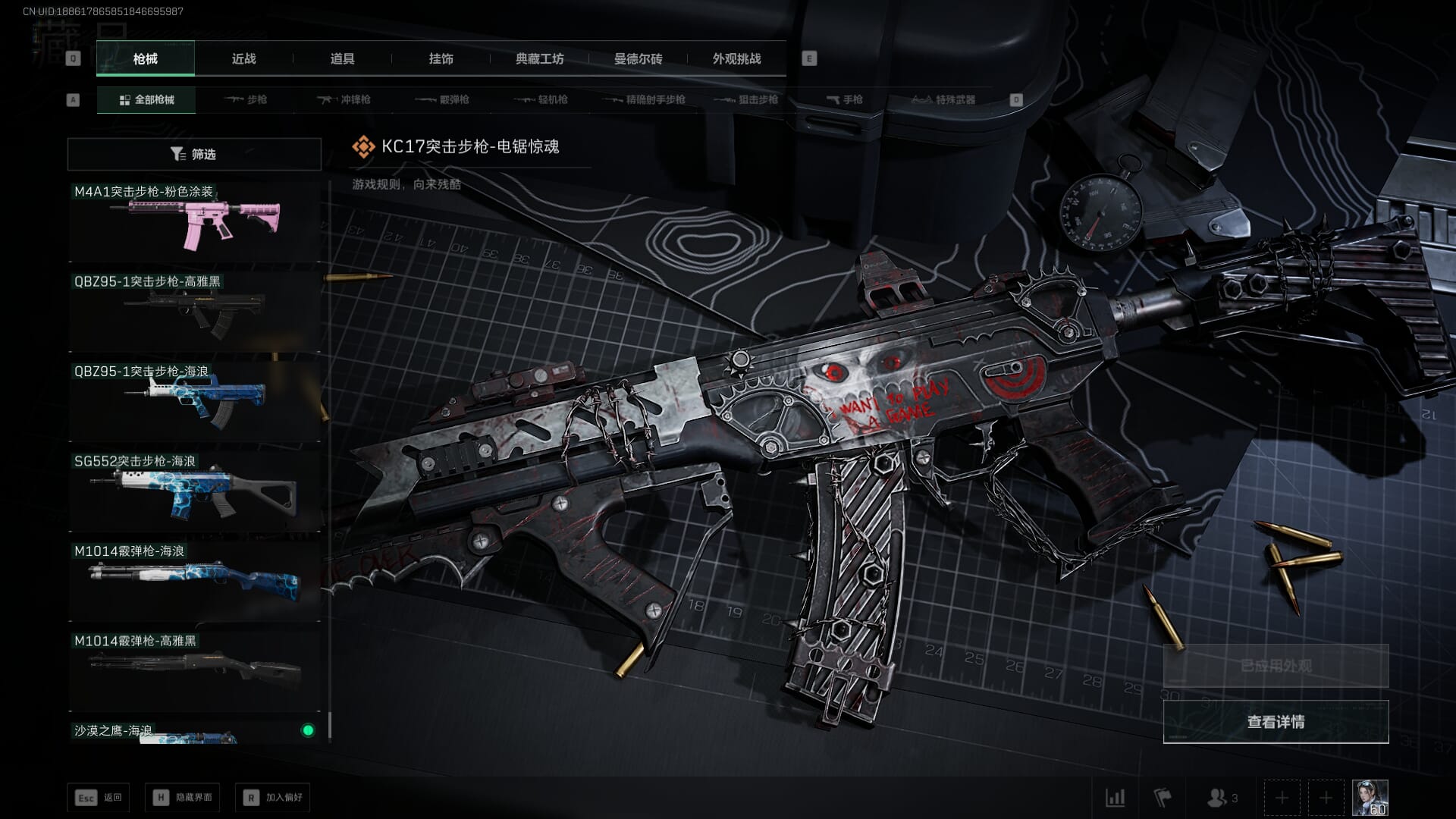The height and width of the screenshot is (819, 1456).
Task: Switch to the 外观挑战 tab
Action: pyautogui.click(x=736, y=59)
